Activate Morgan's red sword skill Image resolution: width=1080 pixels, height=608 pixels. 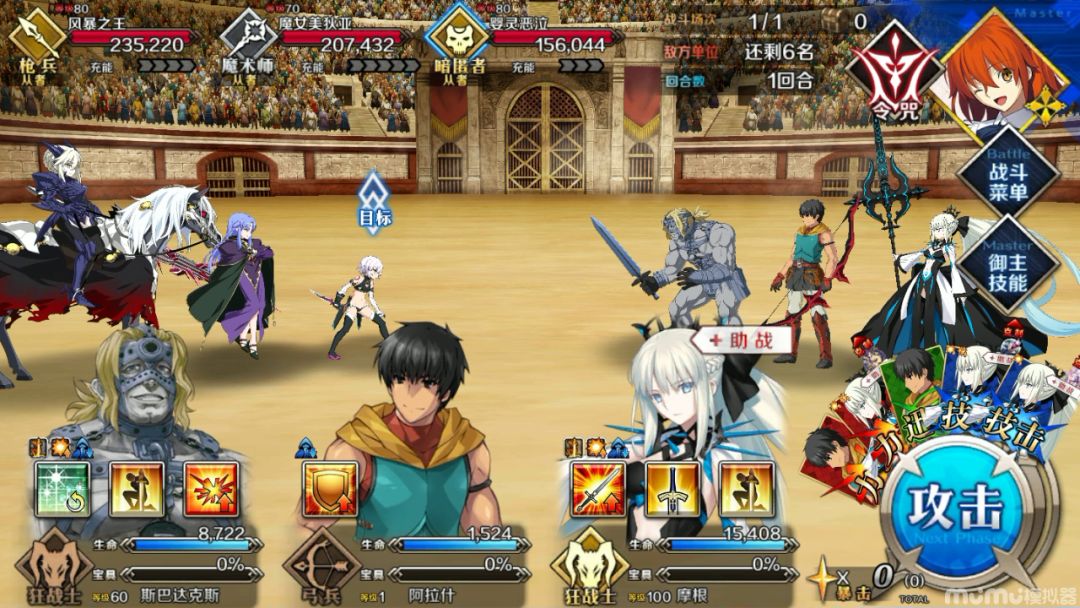(x=598, y=489)
